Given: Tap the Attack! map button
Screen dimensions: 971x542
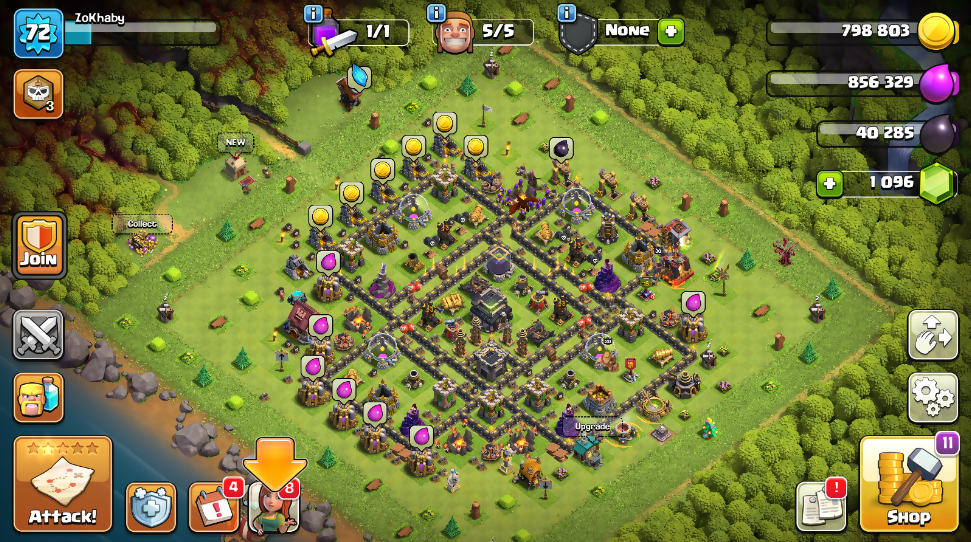Looking at the screenshot, I should [x=62, y=484].
